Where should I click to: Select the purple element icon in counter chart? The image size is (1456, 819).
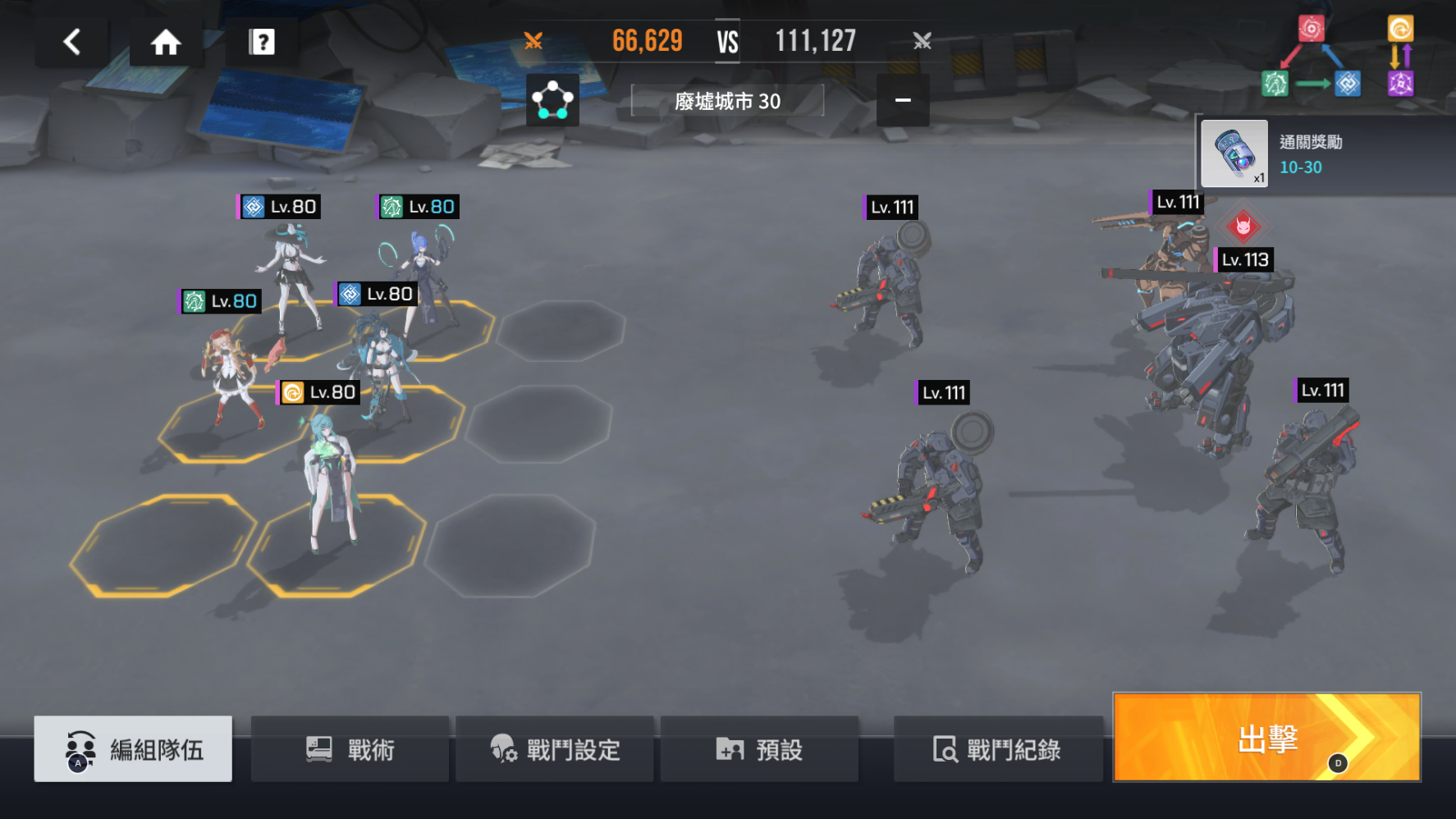(x=1402, y=83)
